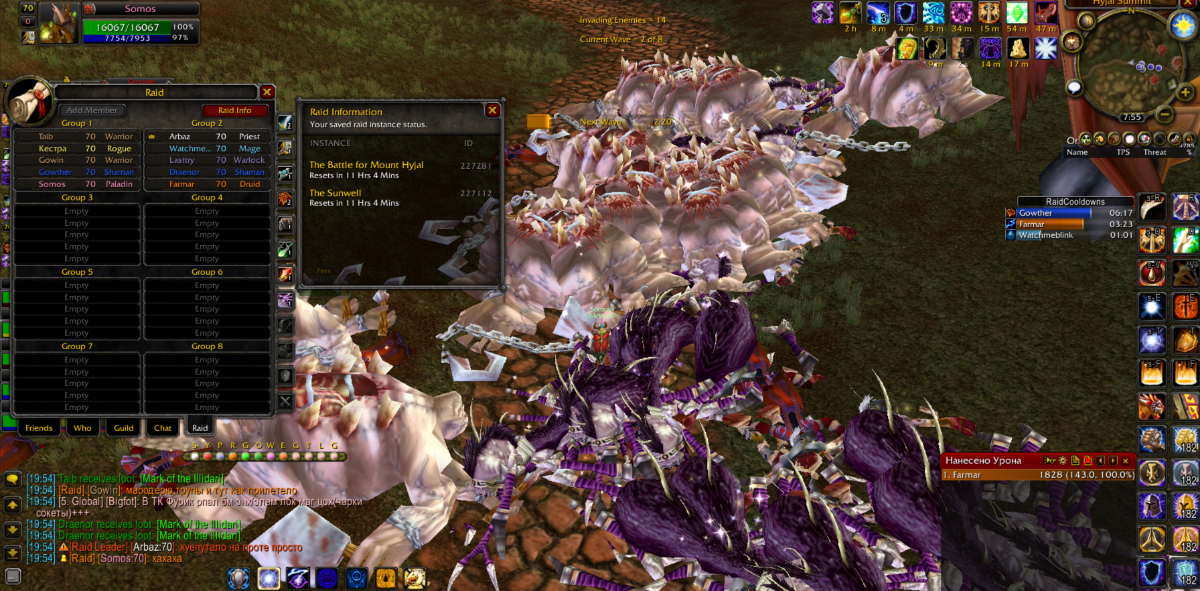
Task: Open the Raid Info panel button
Action: coord(235,110)
